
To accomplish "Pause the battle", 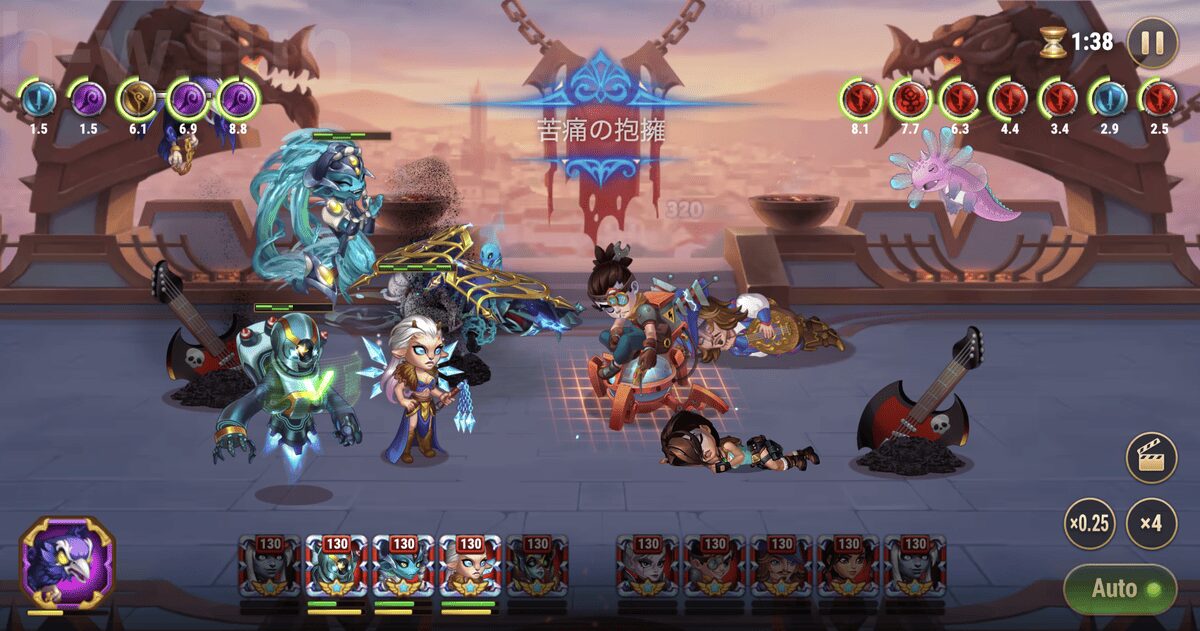I will click(x=1152, y=43).
